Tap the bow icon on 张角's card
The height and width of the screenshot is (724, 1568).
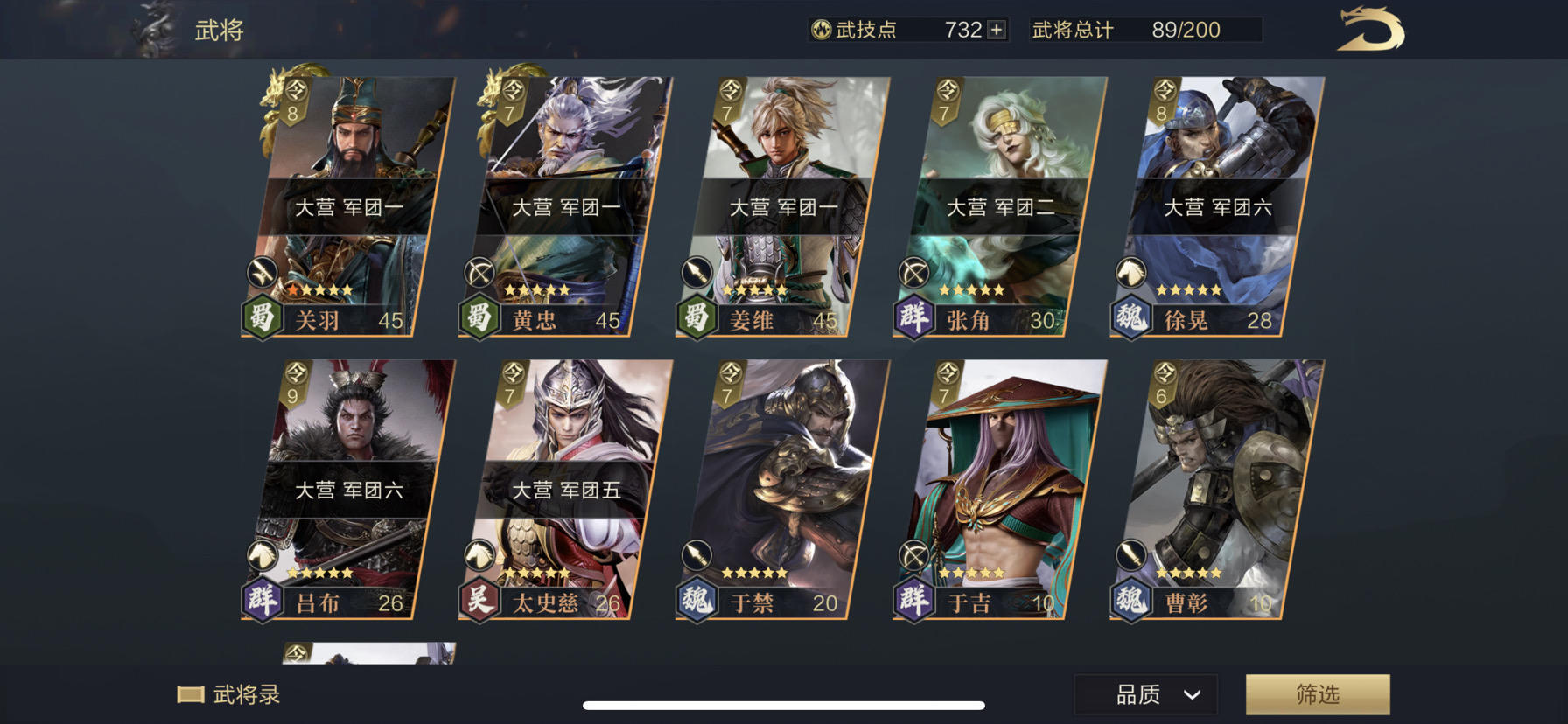click(x=914, y=273)
